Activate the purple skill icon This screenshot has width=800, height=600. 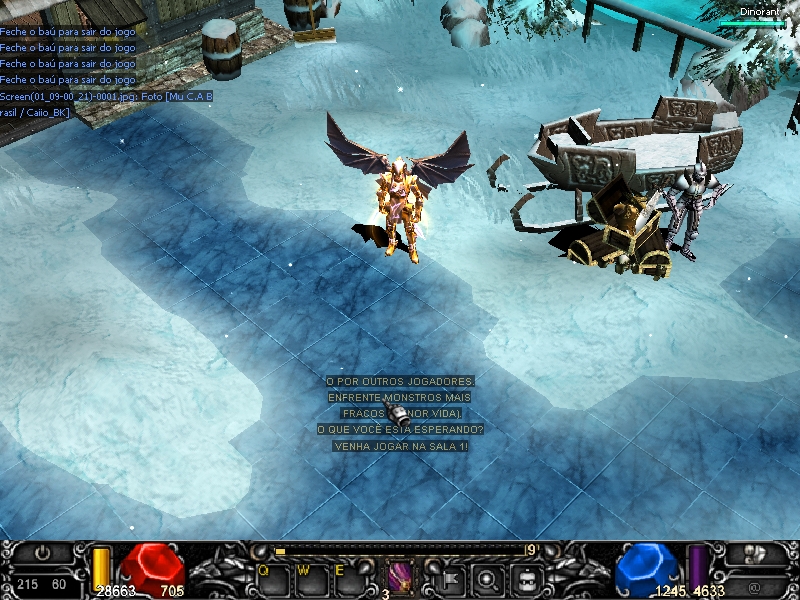pyautogui.click(x=401, y=577)
